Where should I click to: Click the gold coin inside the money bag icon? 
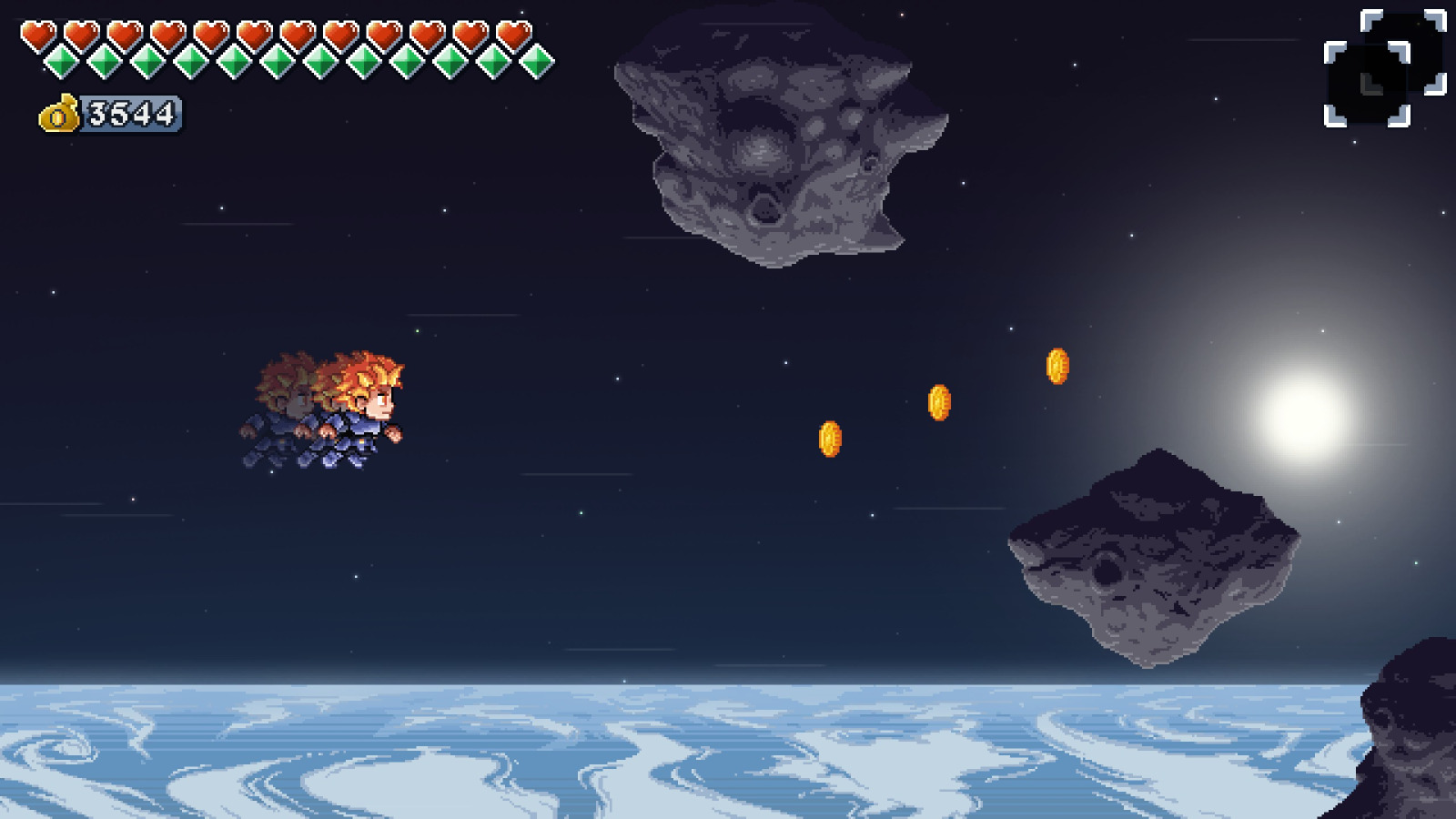tap(58, 116)
